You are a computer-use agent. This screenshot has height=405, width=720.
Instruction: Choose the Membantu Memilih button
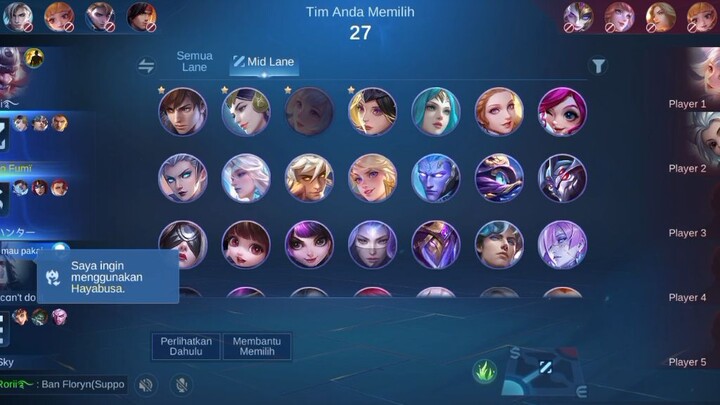(257, 346)
